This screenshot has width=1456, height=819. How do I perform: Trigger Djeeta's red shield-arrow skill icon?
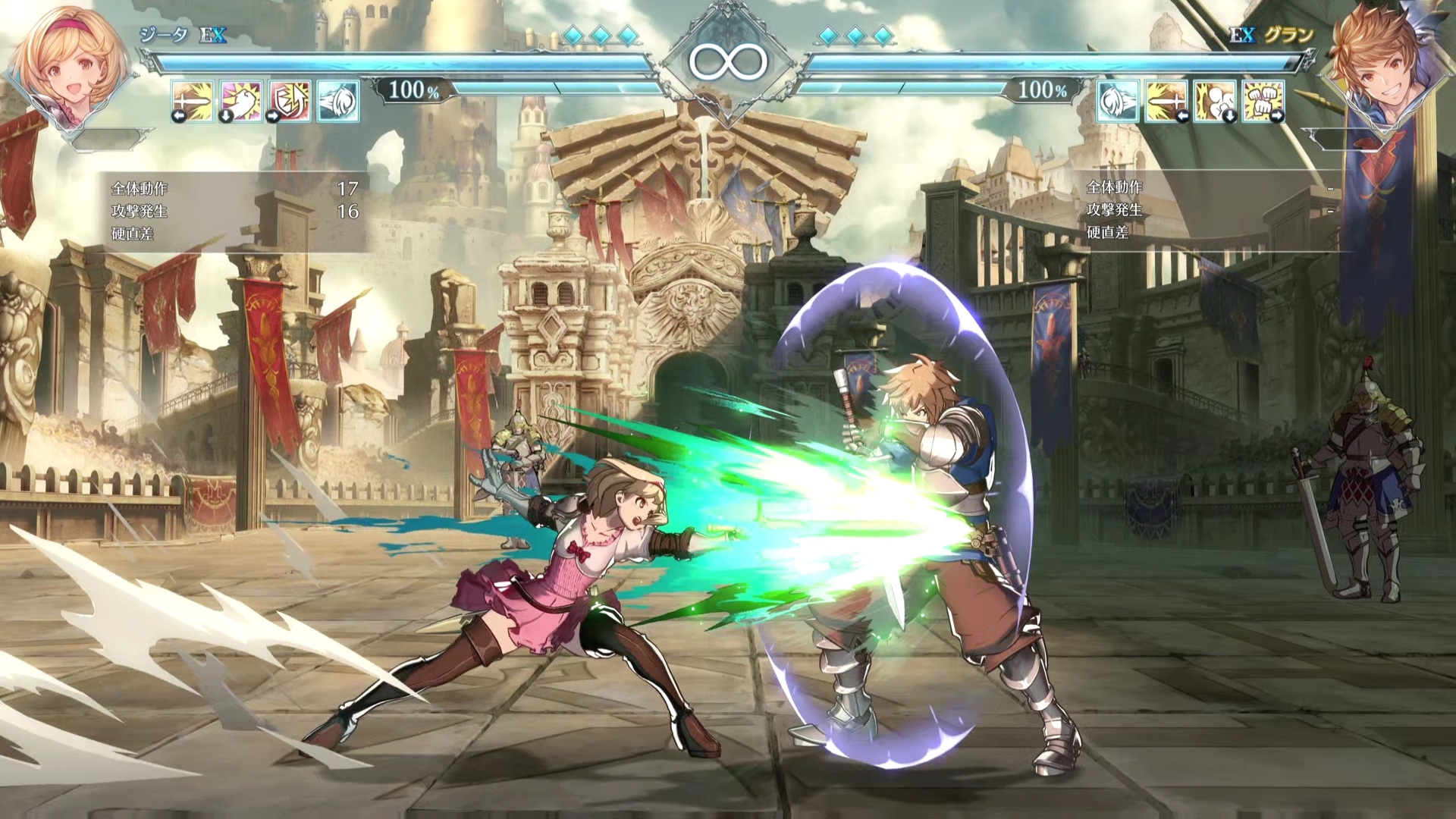pyautogui.click(x=290, y=102)
